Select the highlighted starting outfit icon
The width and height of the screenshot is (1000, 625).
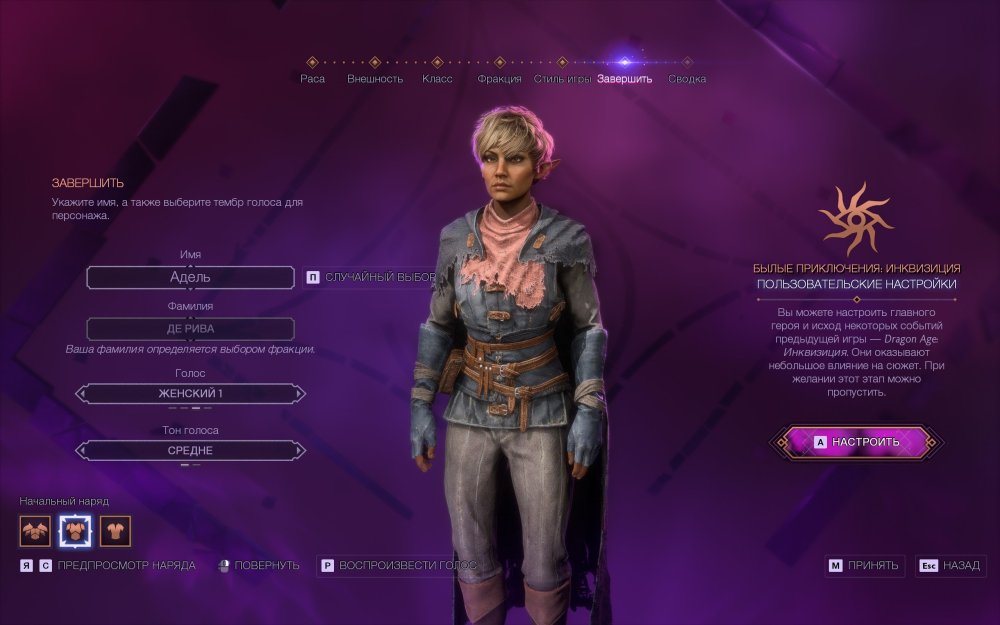[75, 531]
